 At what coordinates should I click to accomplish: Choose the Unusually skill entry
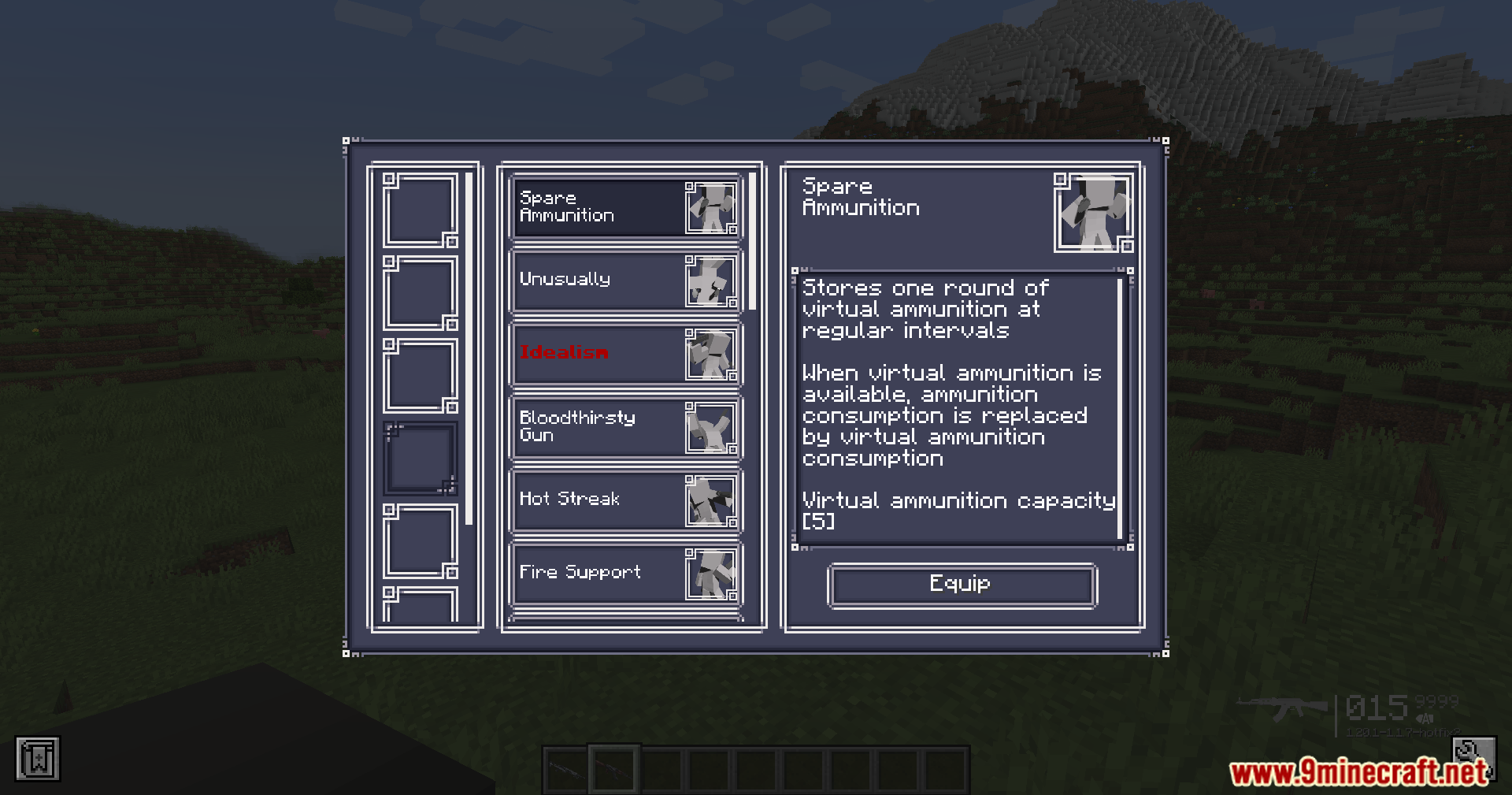[x=625, y=280]
